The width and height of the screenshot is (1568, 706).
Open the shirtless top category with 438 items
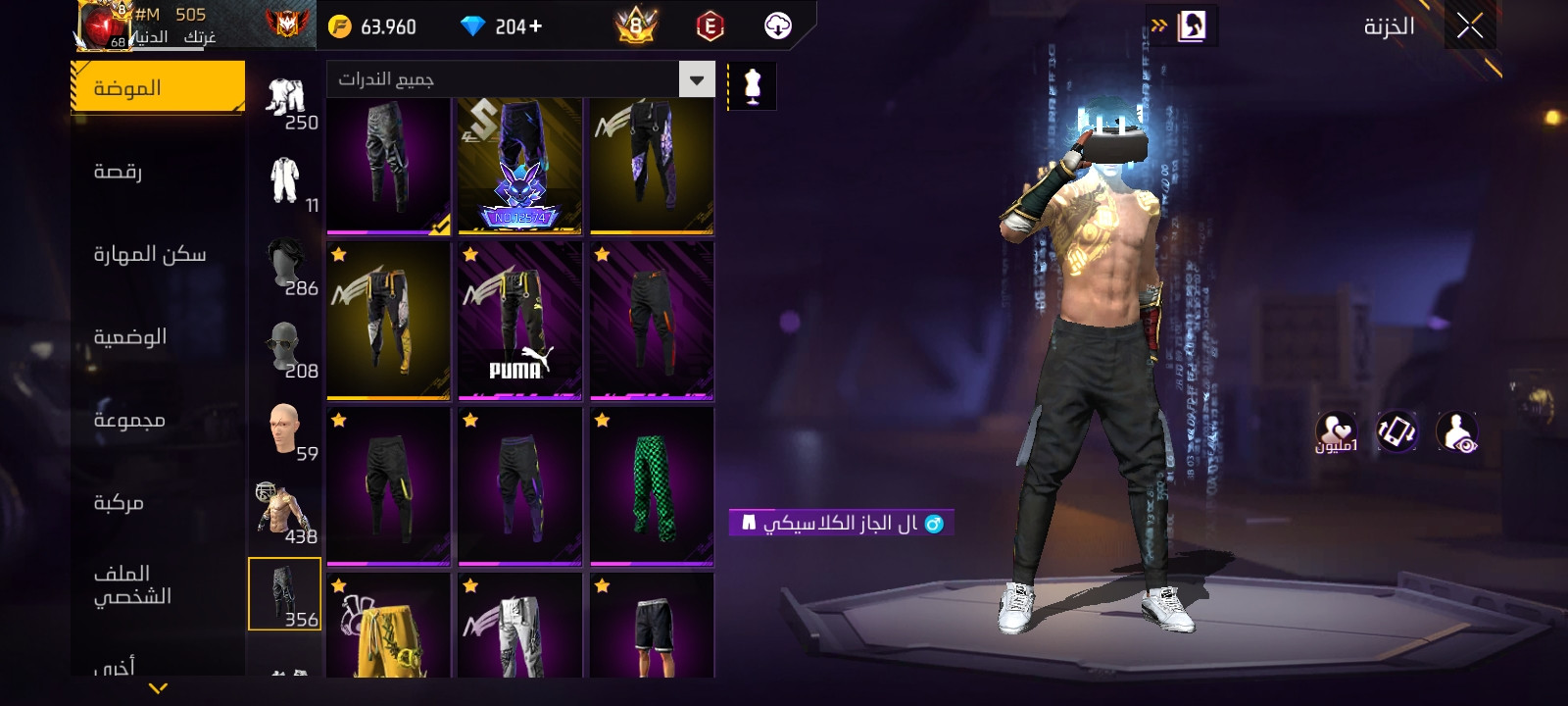(x=285, y=512)
